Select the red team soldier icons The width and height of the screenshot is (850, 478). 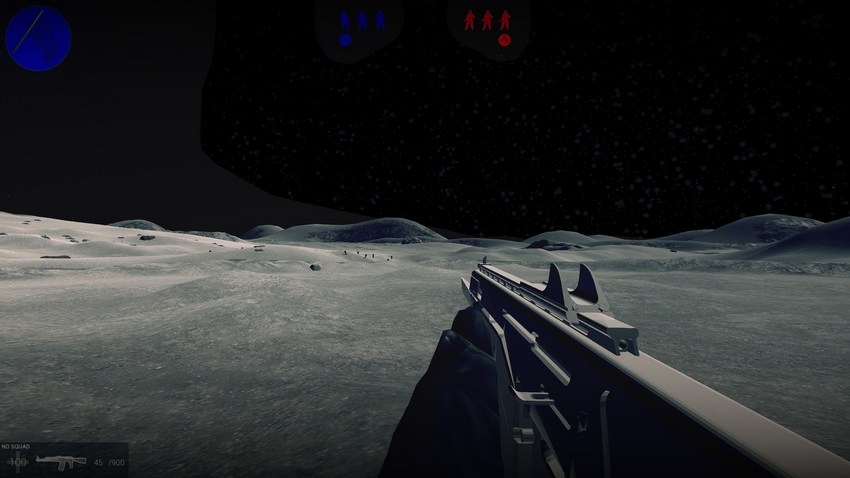point(486,19)
